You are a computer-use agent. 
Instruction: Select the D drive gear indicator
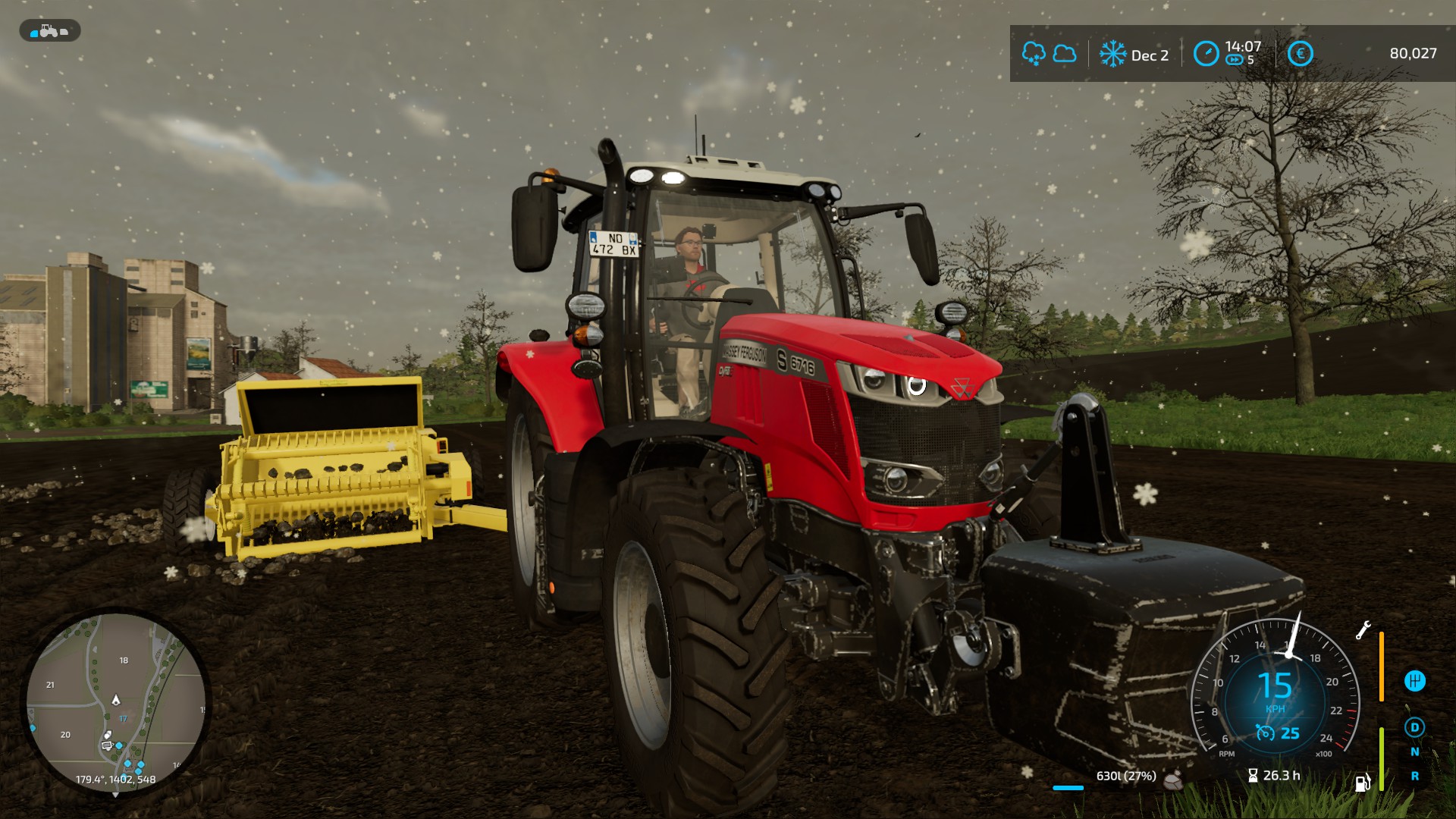(1414, 728)
